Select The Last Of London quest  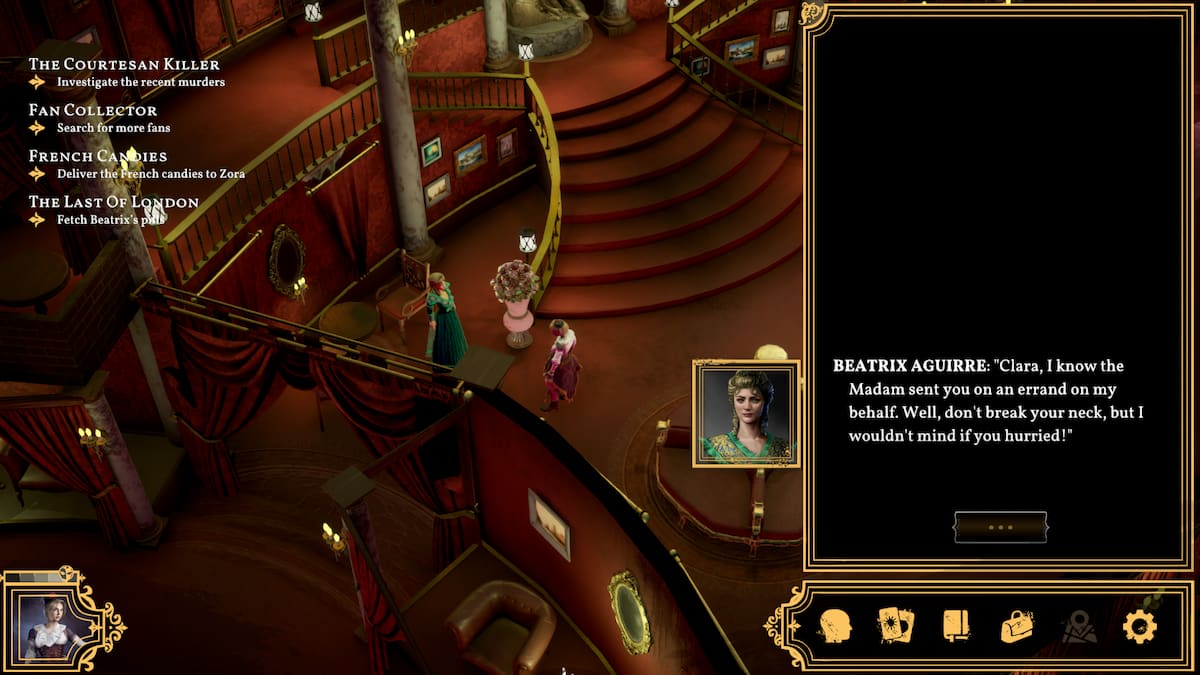pos(114,202)
